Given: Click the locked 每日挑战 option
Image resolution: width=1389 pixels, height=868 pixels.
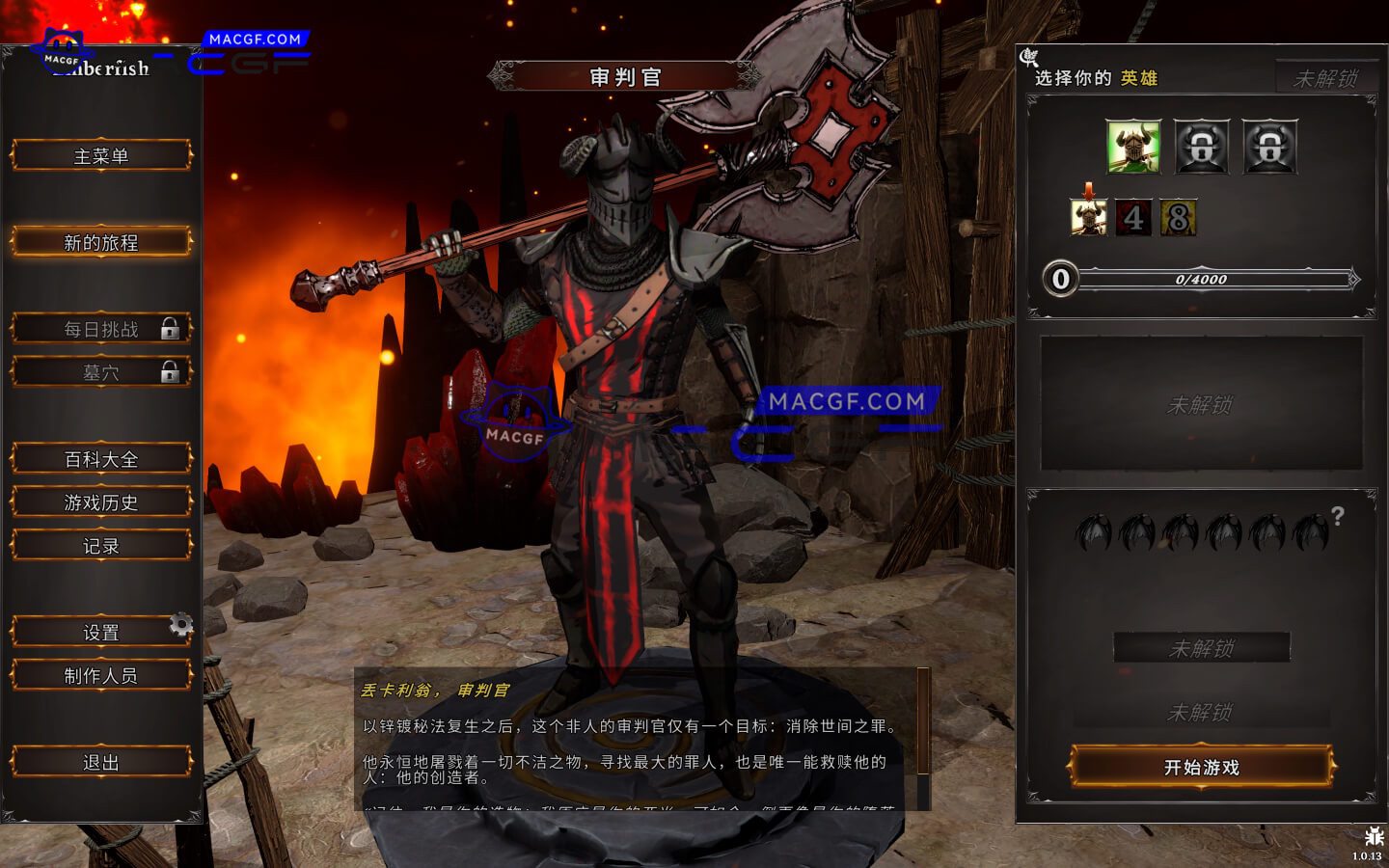Looking at the screenshot, I should pos(100,329).
